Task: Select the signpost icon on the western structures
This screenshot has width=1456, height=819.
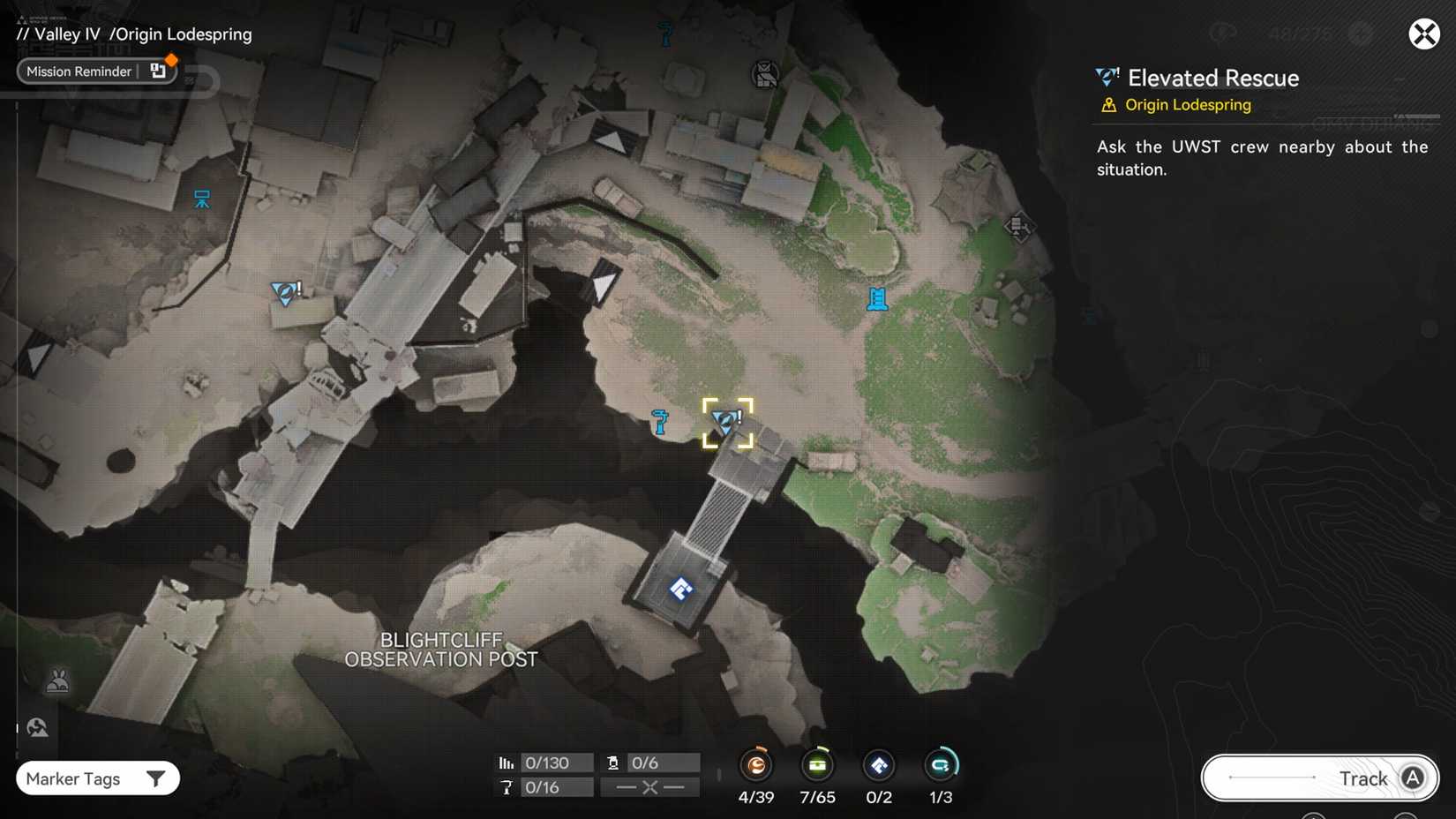Action: 201,199
